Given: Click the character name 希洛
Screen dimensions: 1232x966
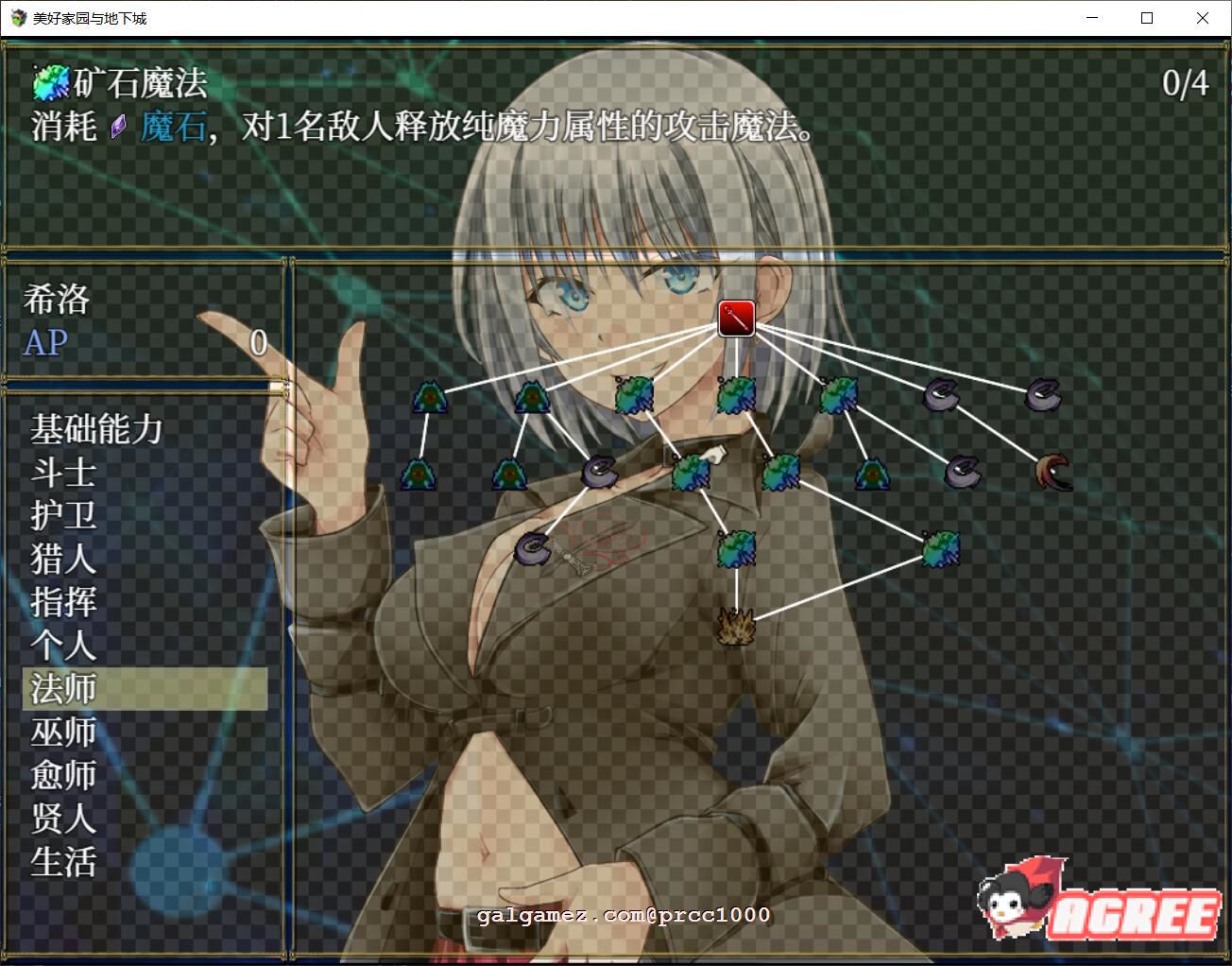Looking at the screenshot, I should [55, 300].
